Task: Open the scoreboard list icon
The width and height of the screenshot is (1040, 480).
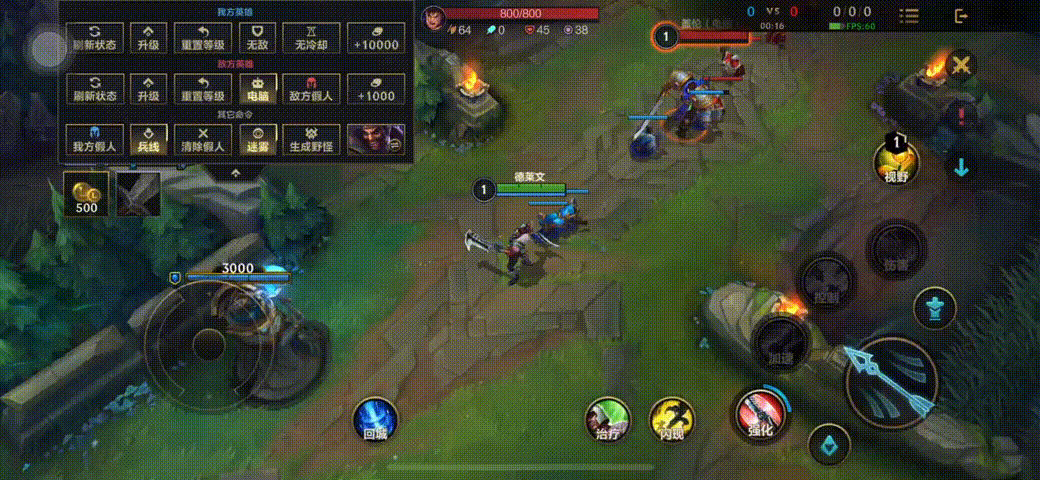Action: pyautogui.click(x=909, y=15)
